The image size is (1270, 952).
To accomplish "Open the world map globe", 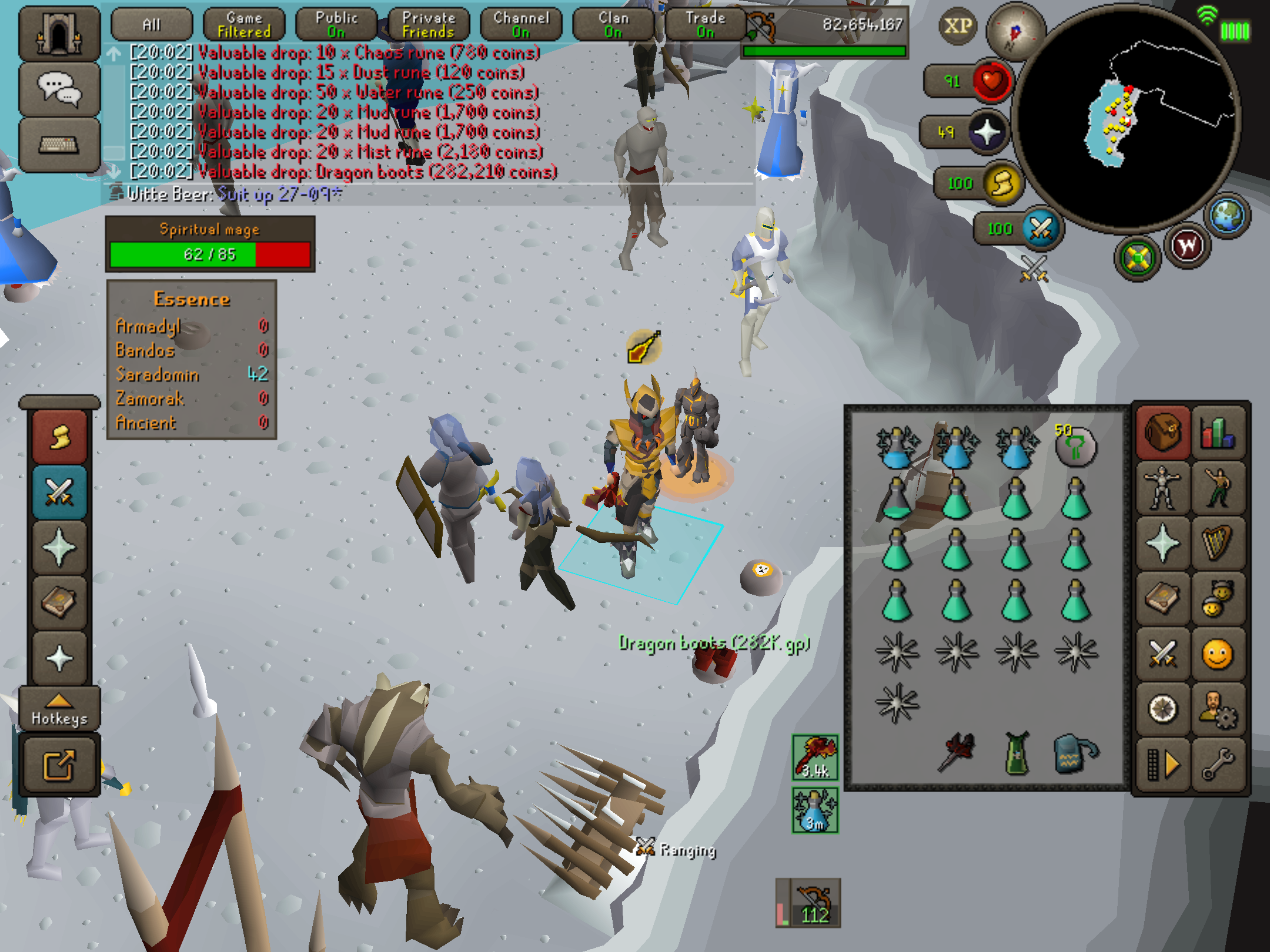I will [1227, 216].
